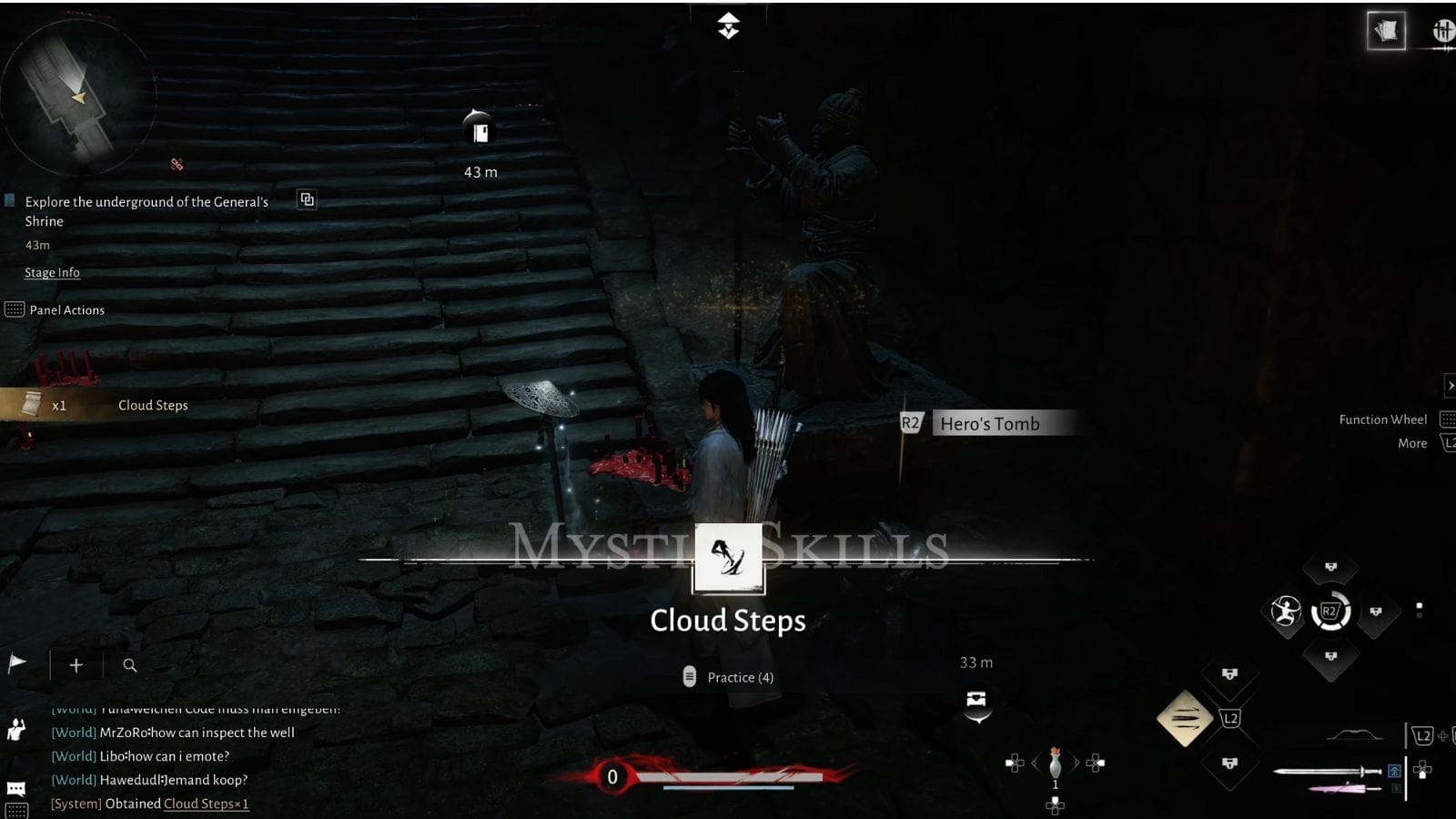Open the Function Wheel grid icon

(x=1449, y=420)
